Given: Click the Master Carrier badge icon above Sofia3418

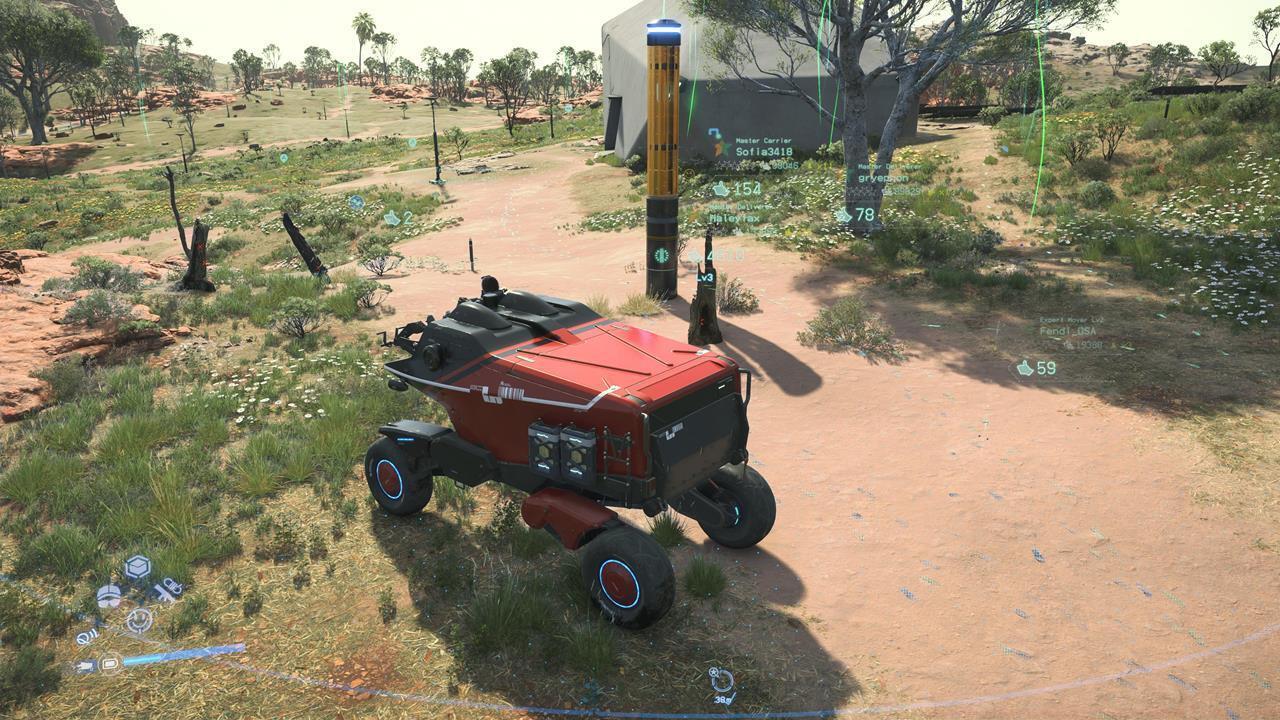Looking at the screenshot, I should 714,131.
